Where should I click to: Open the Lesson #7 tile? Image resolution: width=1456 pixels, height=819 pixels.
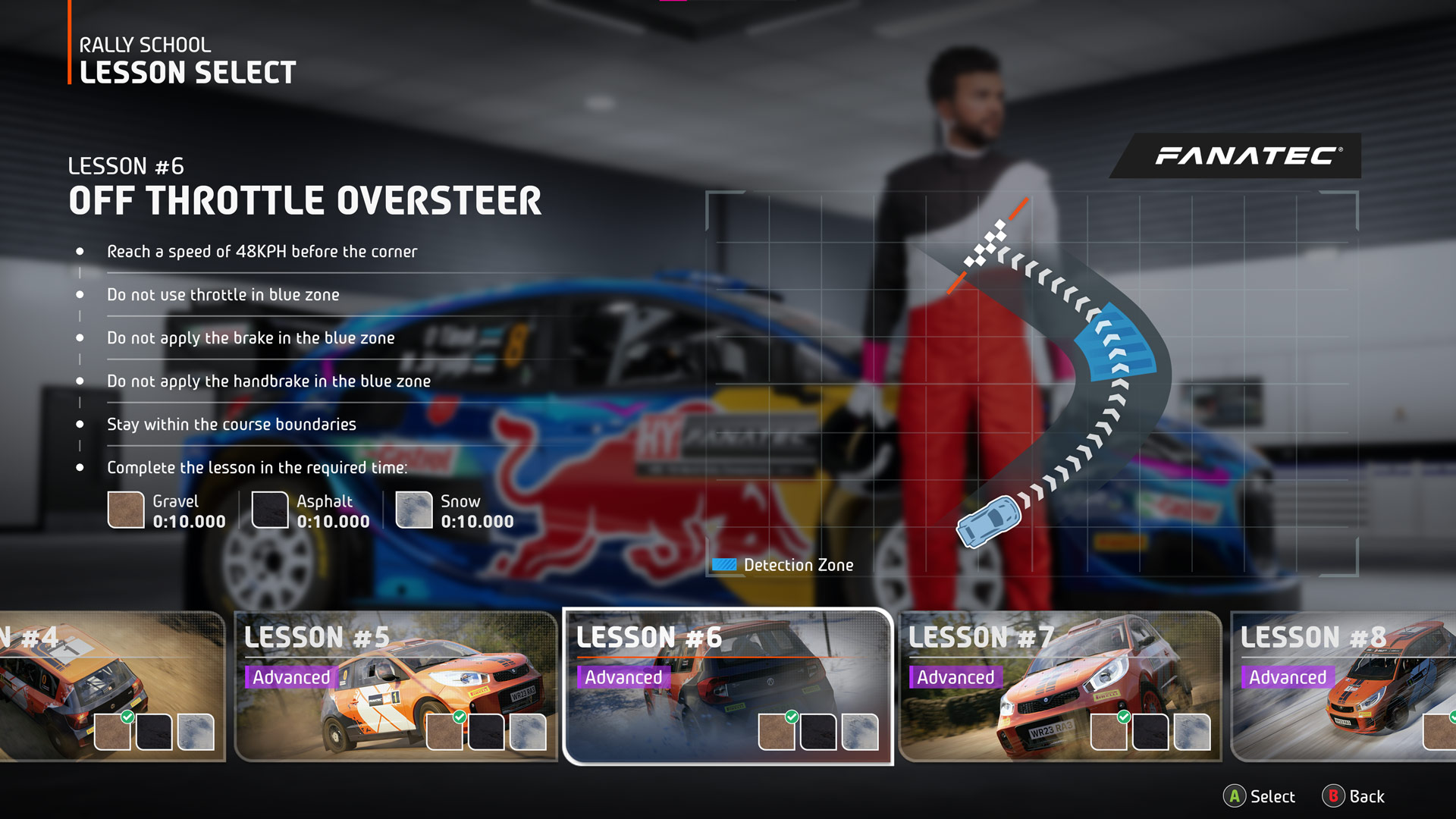coord(1059,686)
